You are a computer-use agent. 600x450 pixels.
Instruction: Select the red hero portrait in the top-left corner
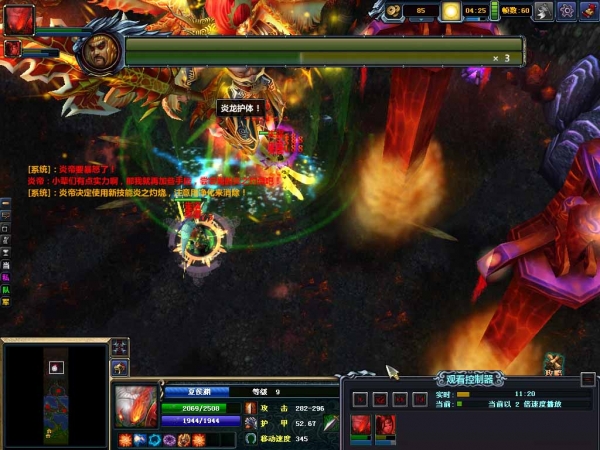pyautogui.click(x=19, y=18)
